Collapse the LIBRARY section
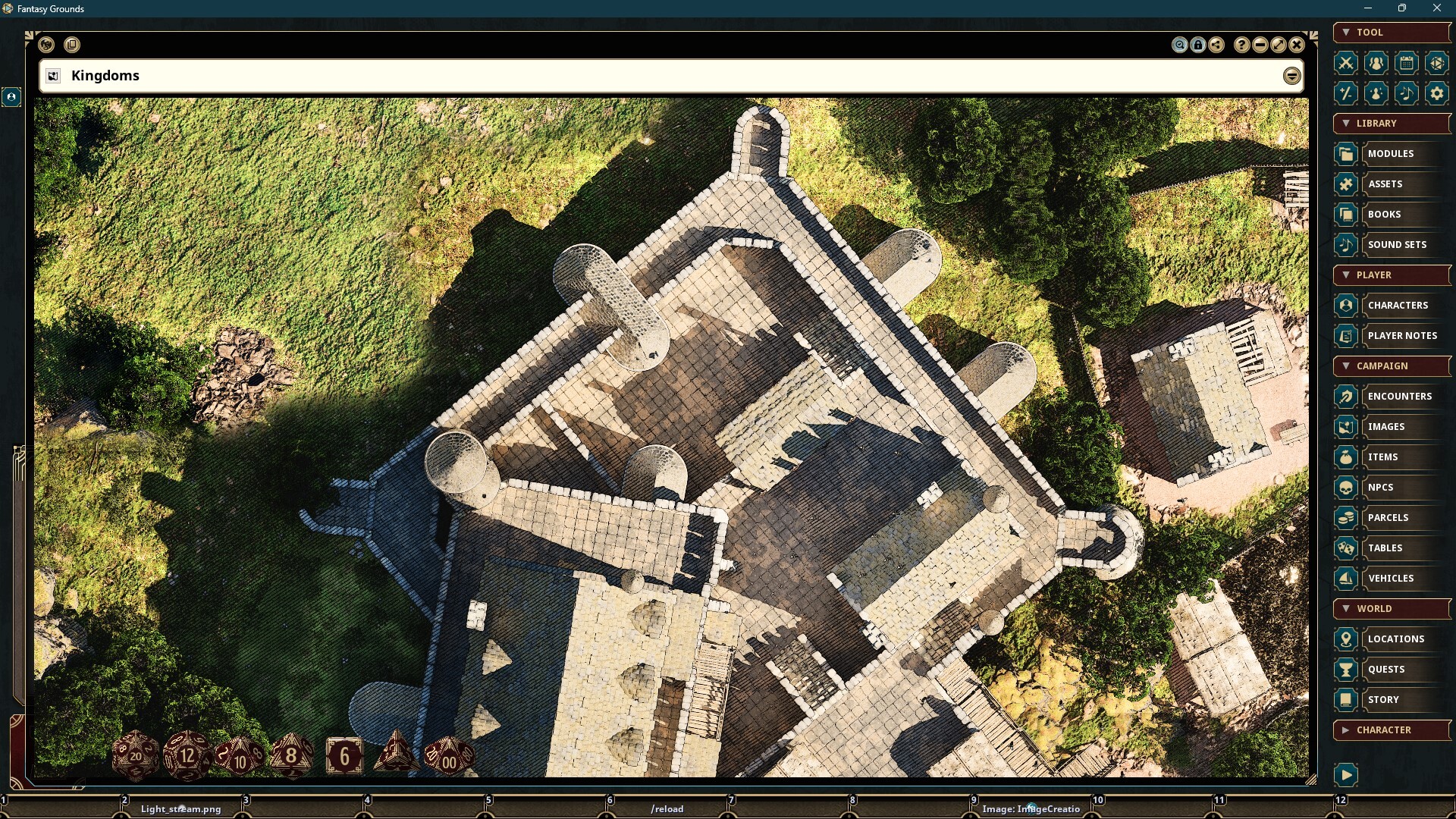 [1346, 123]
